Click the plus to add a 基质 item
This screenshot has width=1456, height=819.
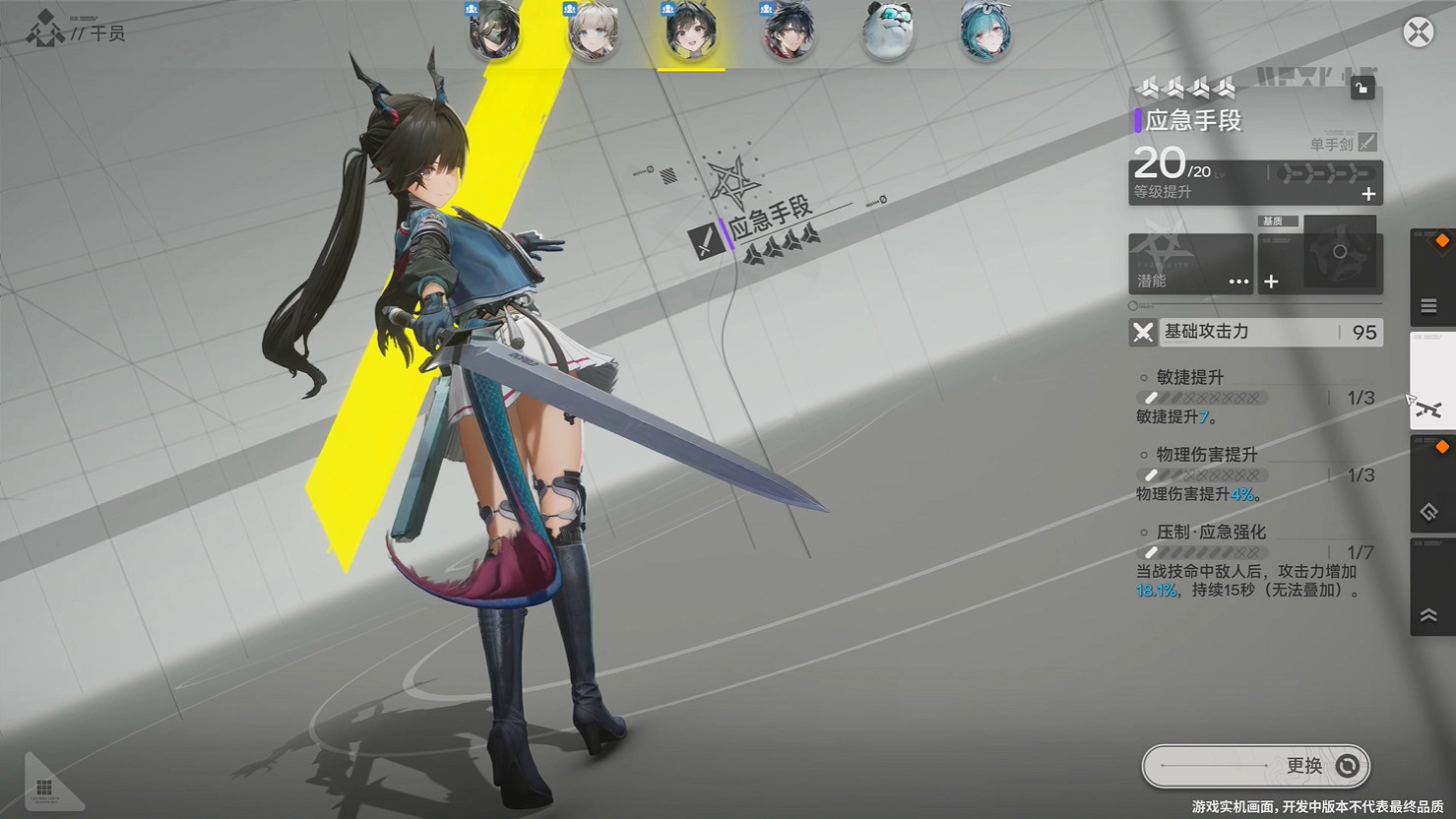1271,281
